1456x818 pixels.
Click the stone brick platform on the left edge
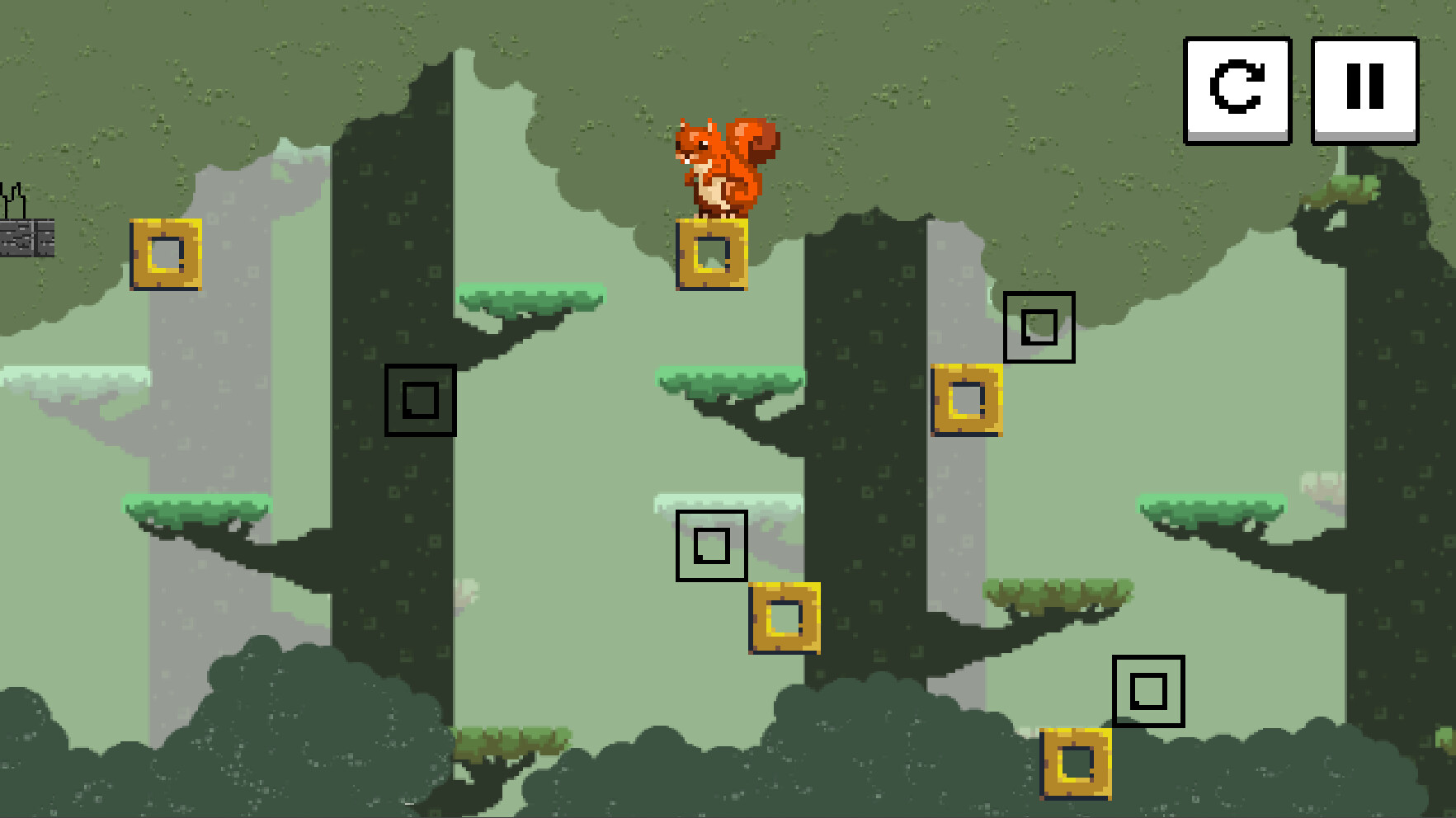click(x=26, y=237)
